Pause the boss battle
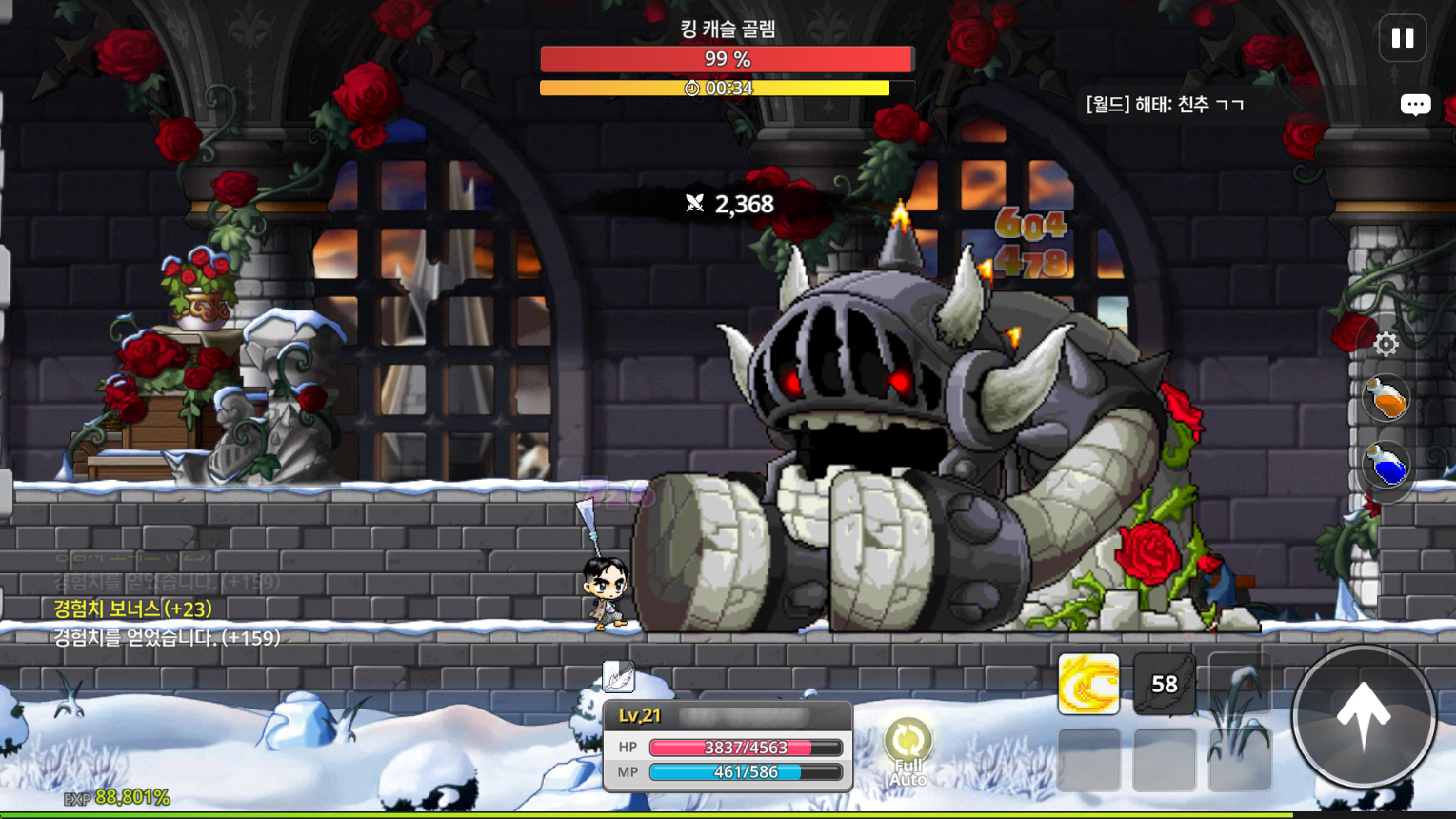This screenshot has height=819, width=1456. coord(1402,38)
